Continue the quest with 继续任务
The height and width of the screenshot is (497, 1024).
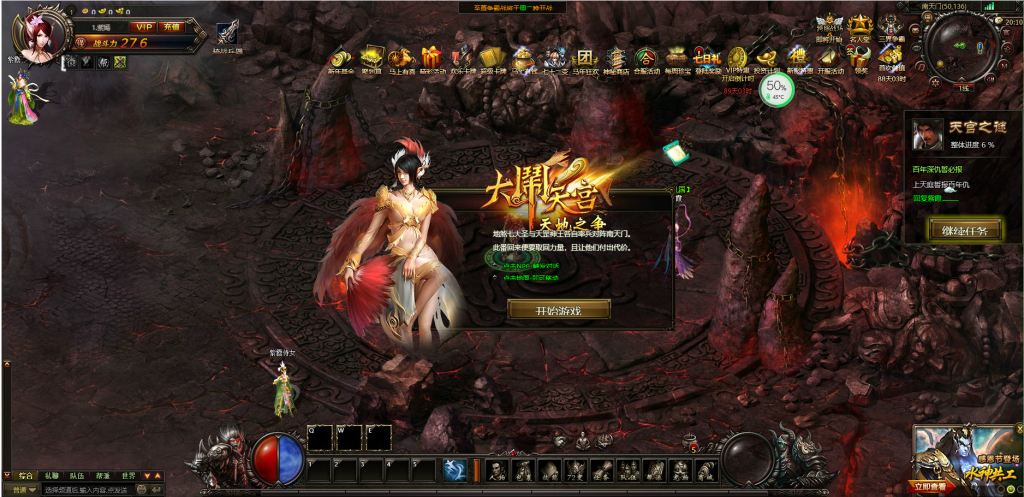point(964,230)
